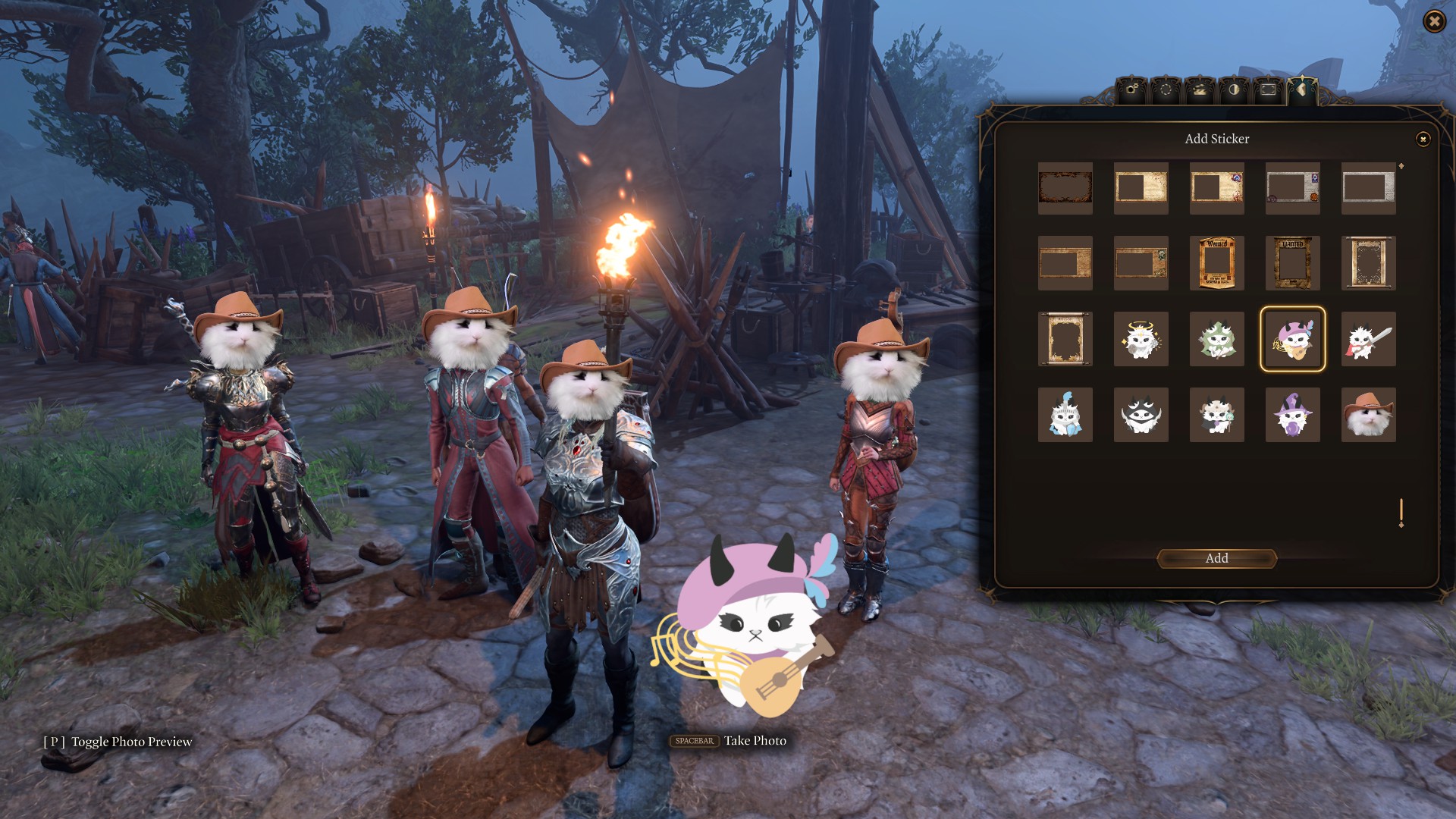Viewport: 1456px width, 819px height.
Task: Choose the knight helmet cat sticker
Action: point(1065,415)
